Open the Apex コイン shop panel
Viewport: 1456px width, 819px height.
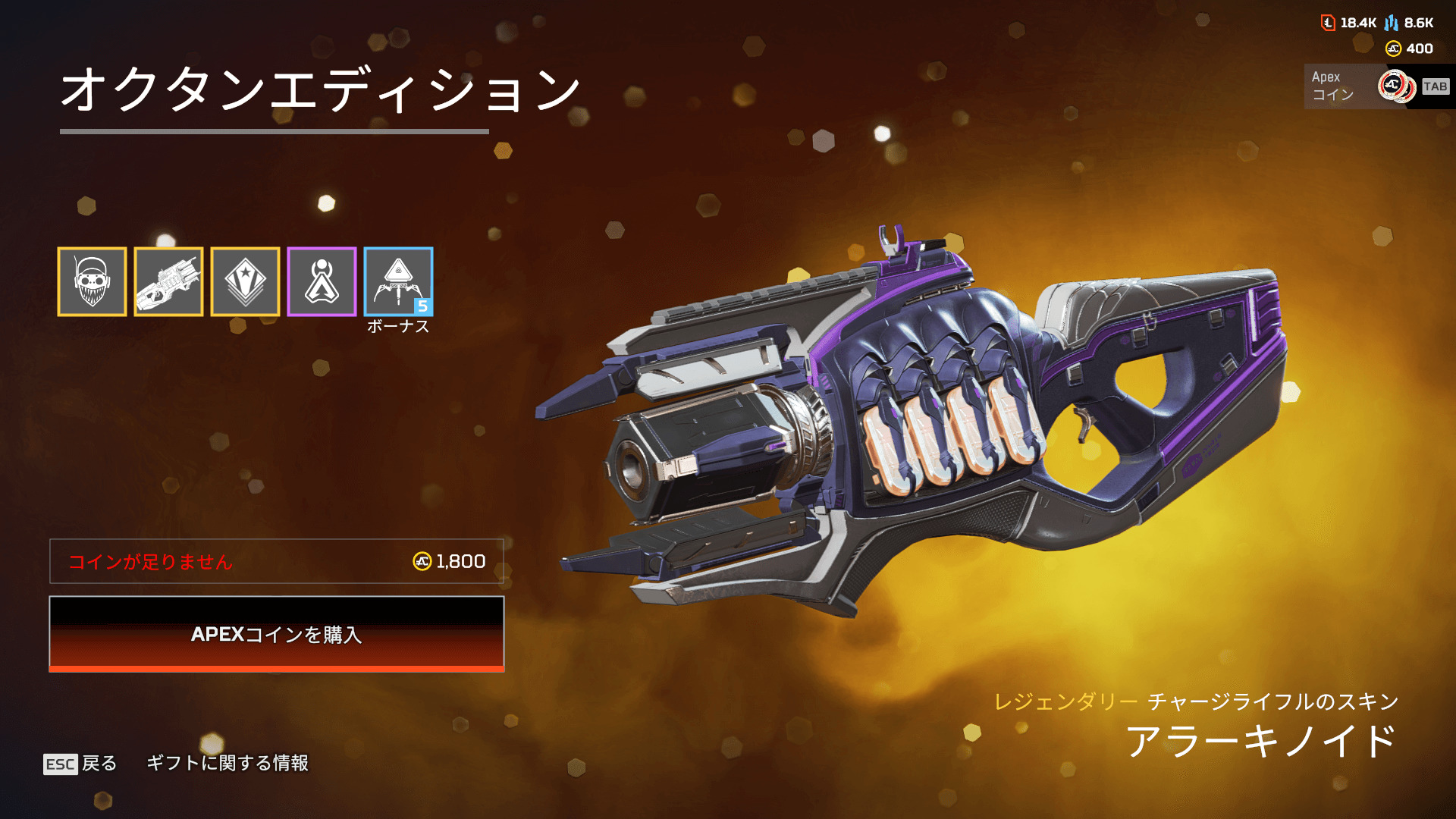1376,86
